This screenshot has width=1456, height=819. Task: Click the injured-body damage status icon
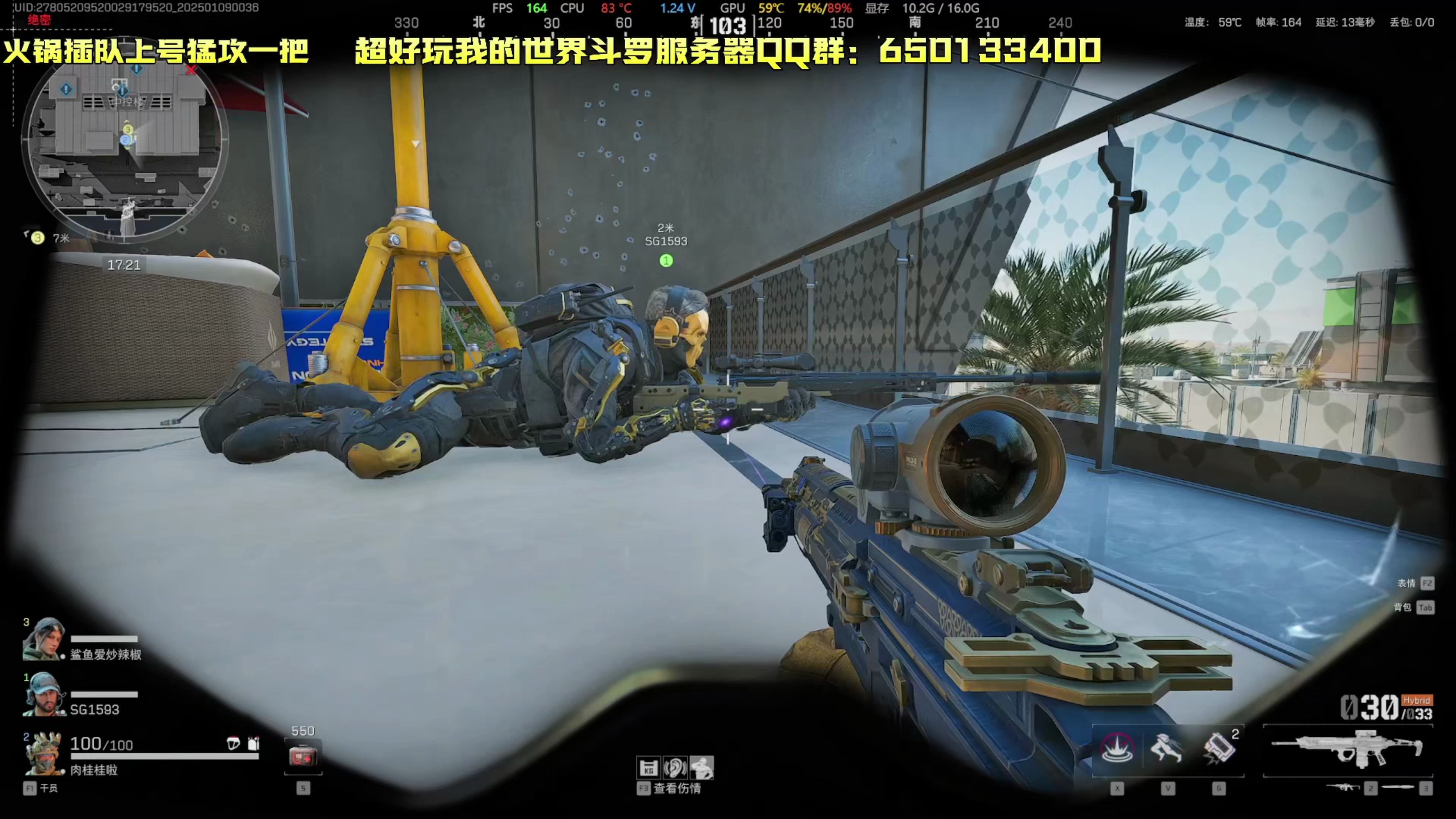703,767
